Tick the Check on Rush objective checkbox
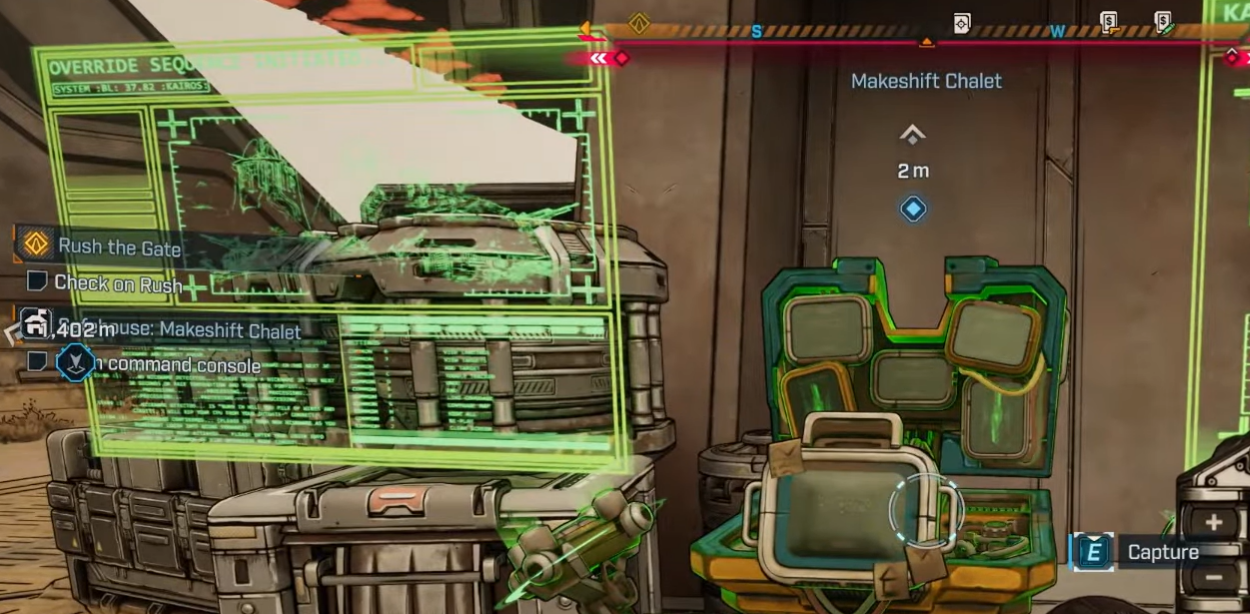The height and width of the screenshot is (614, 1250). coord(37,282)
